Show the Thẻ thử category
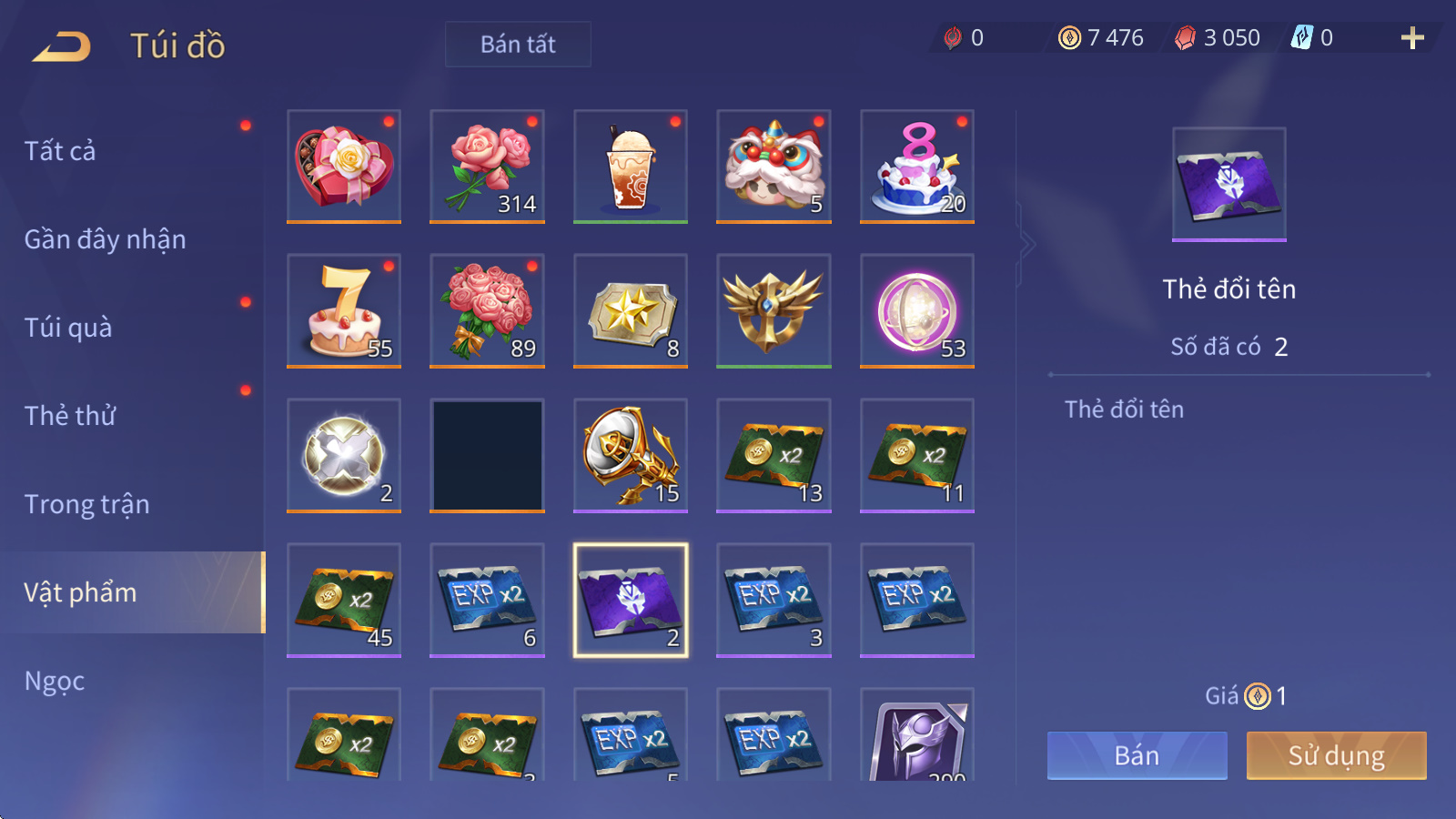Image resolution: width=1456 pixels, height=819 pixels. pyautogui.click(x=70, y=416)
